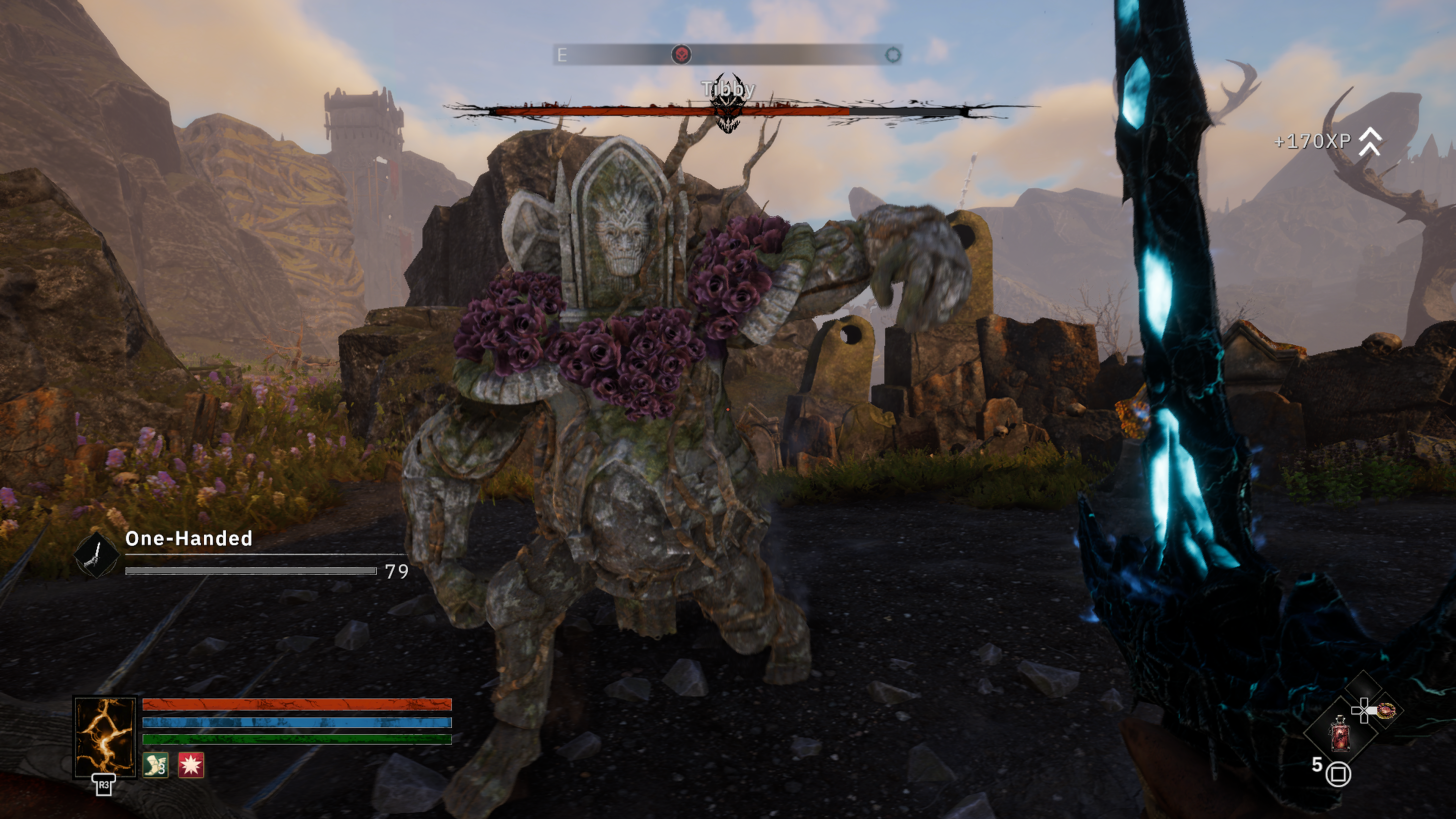Click the golden lightning ability portrait
This screenshot has height=819, width=1456.
tap(105, 736)
